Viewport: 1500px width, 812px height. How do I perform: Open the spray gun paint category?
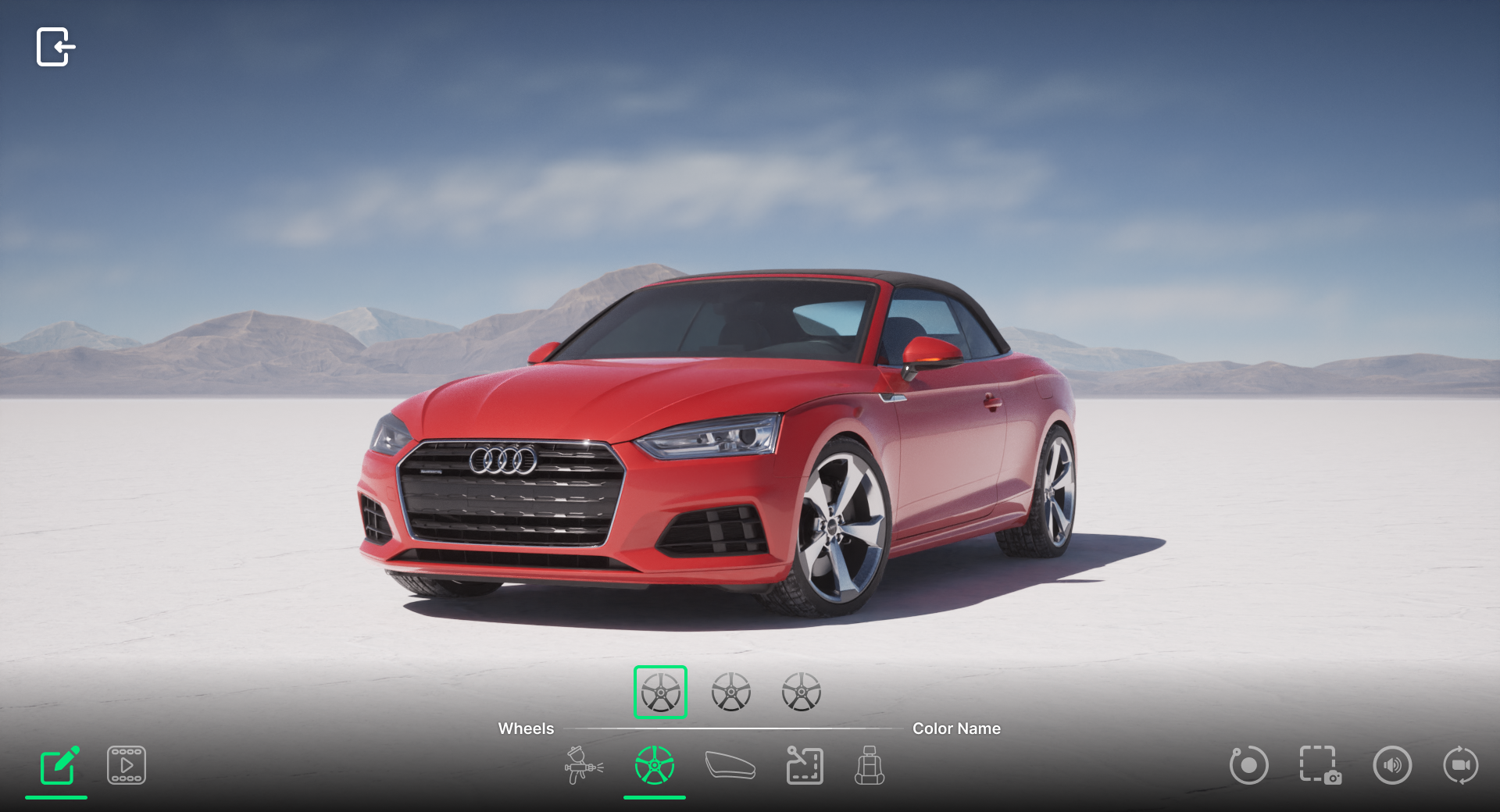click(583, 765)
